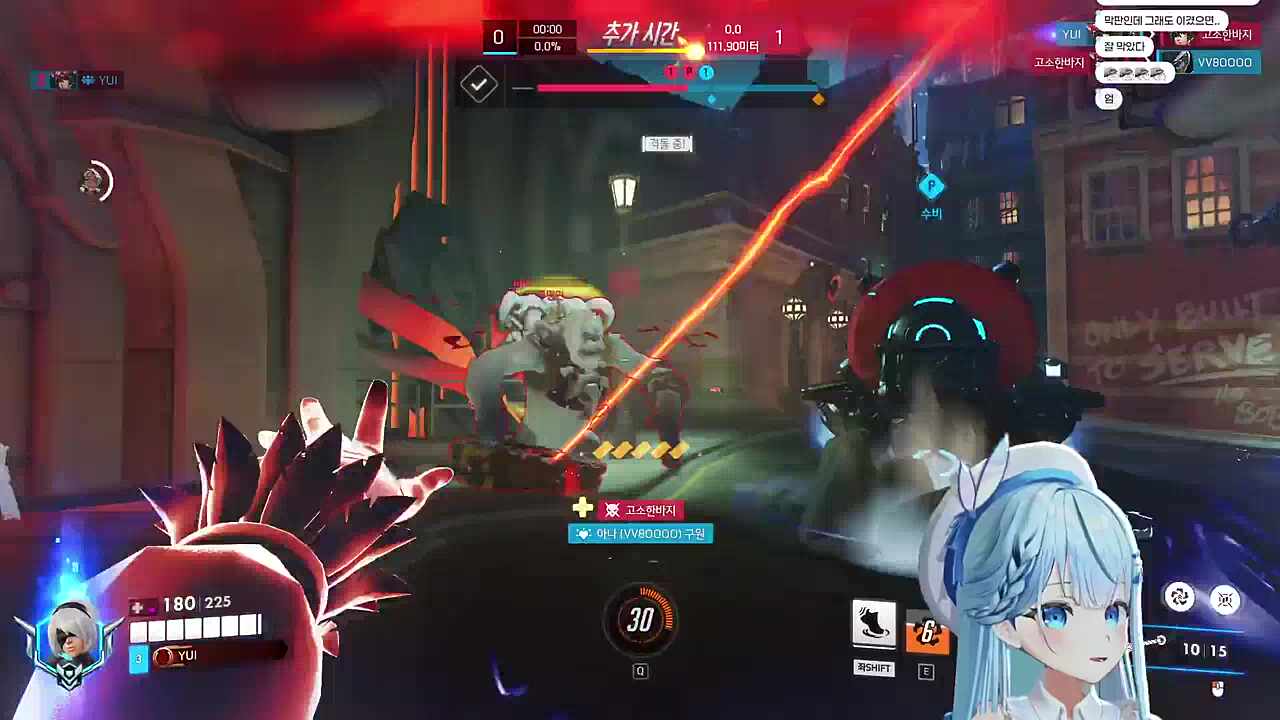Use the boot dash ability icon
Image resolution: width=1280 pixels, height=720 pixels.
coord(873,623)
